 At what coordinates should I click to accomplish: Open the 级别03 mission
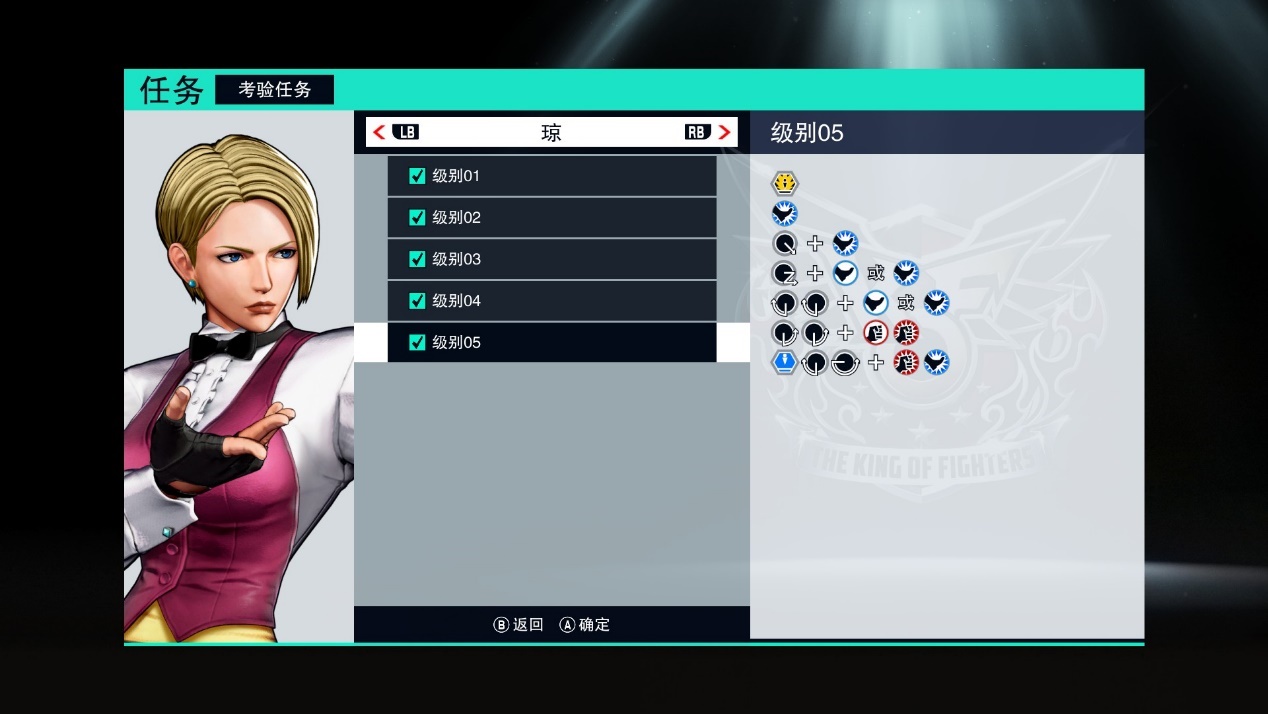tap(551, 259)
